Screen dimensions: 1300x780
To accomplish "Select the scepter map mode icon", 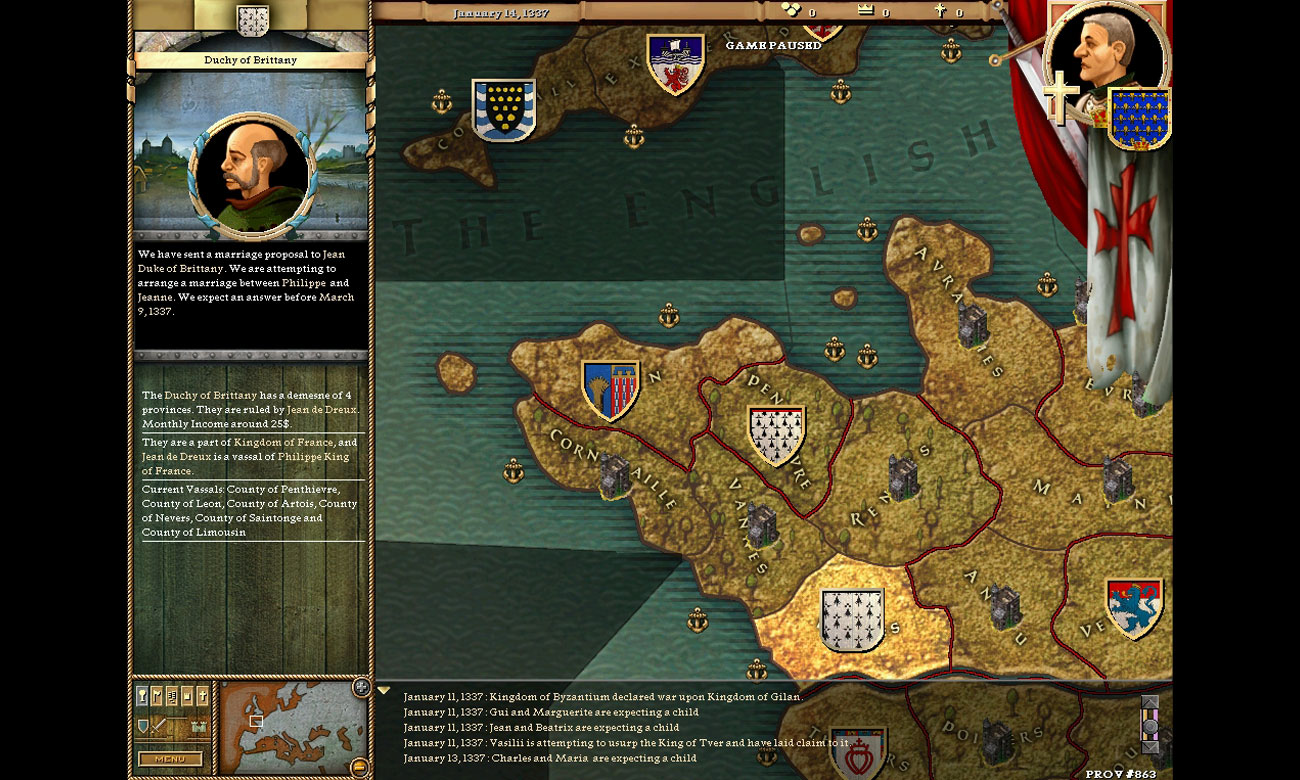I will click(x=142, y=695).
